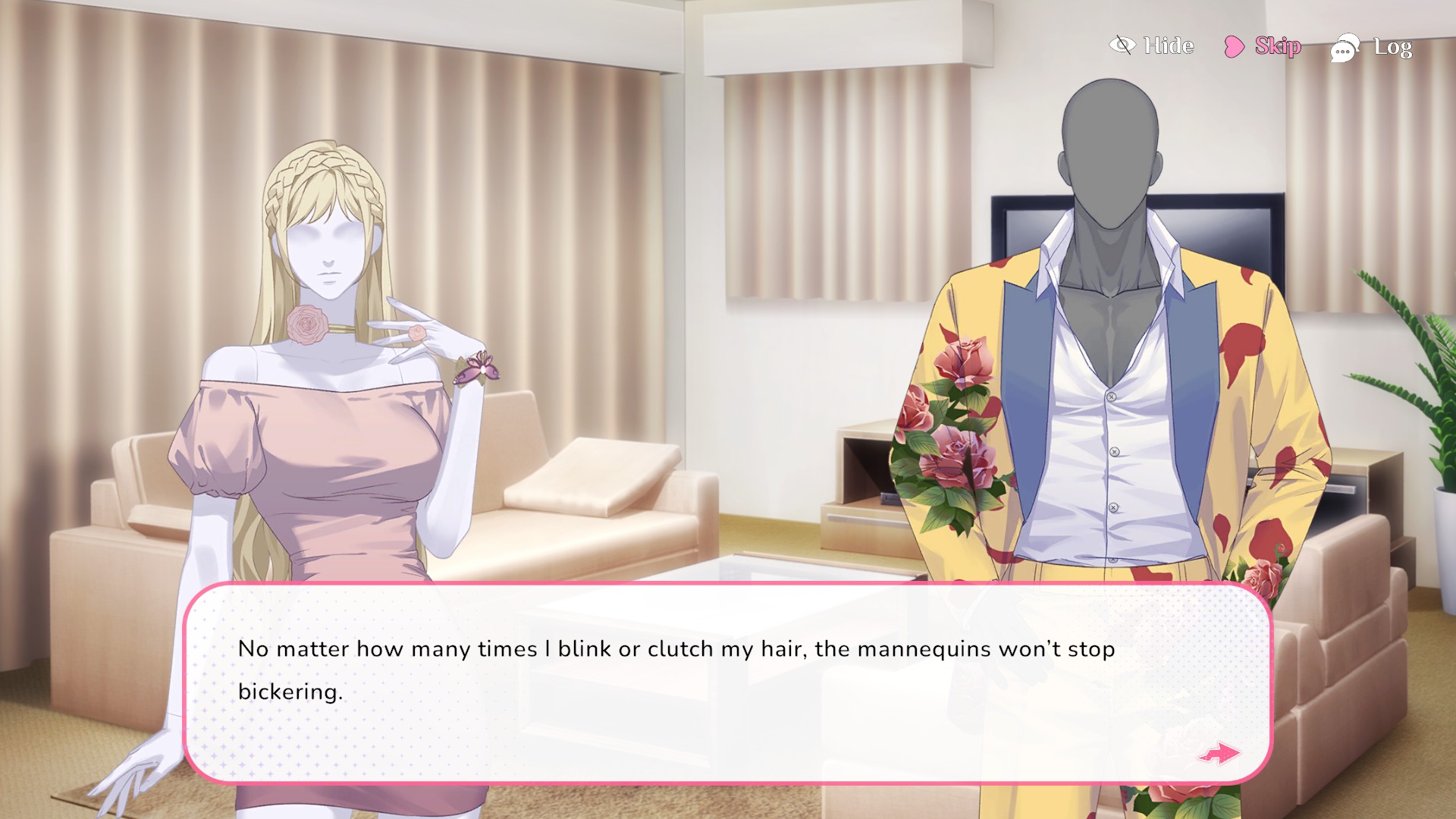Hide the dialogue box
The image size is (1456, 819).
tap(1152, 45)
